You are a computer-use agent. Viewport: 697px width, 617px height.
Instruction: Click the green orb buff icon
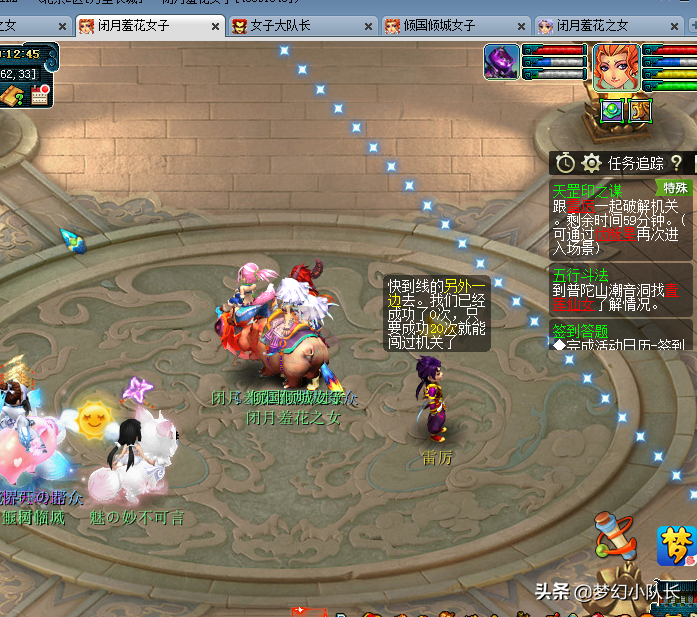[x=611, y=110]
